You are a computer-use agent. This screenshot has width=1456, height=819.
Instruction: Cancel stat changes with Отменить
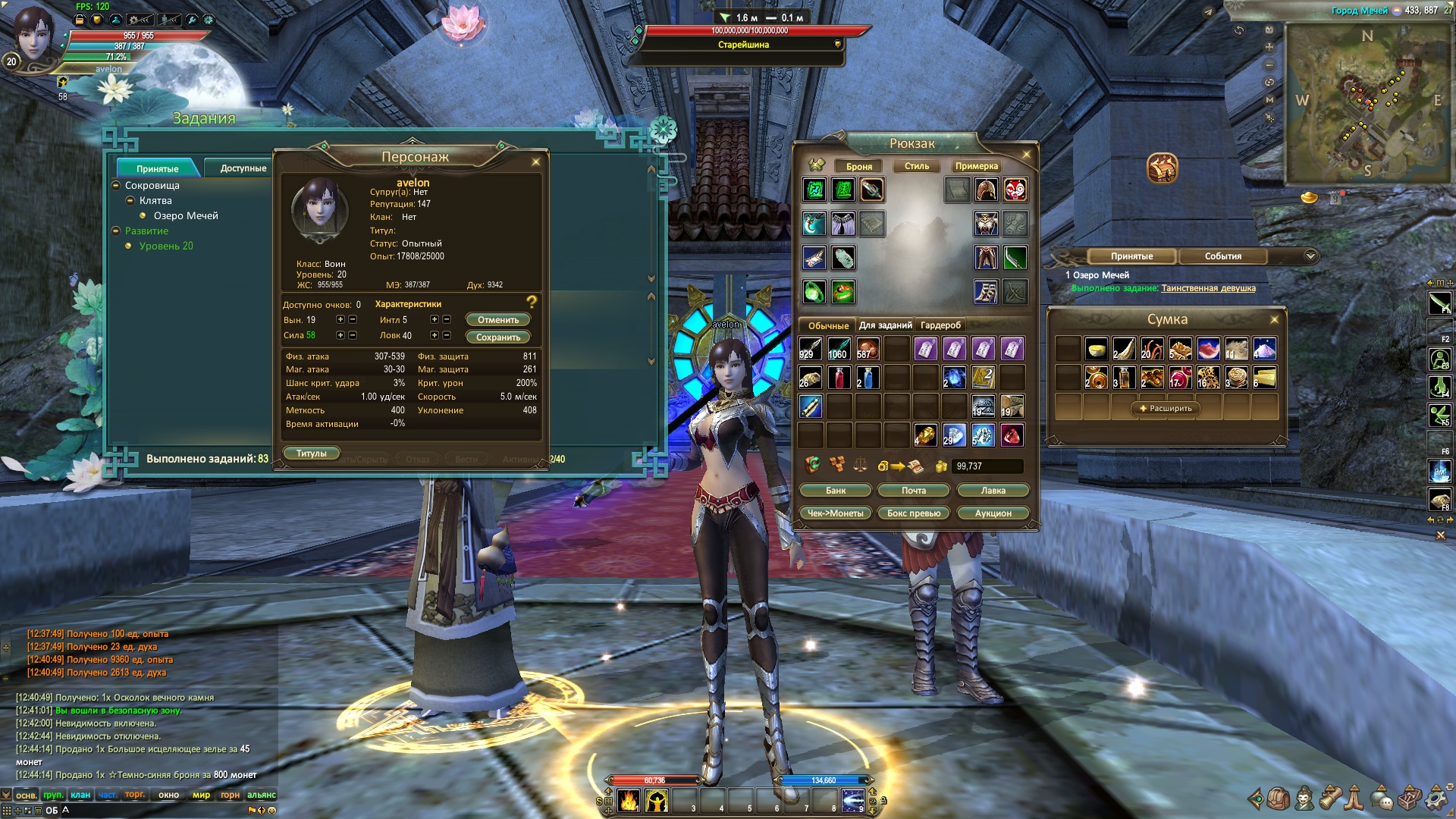point(498,320)
